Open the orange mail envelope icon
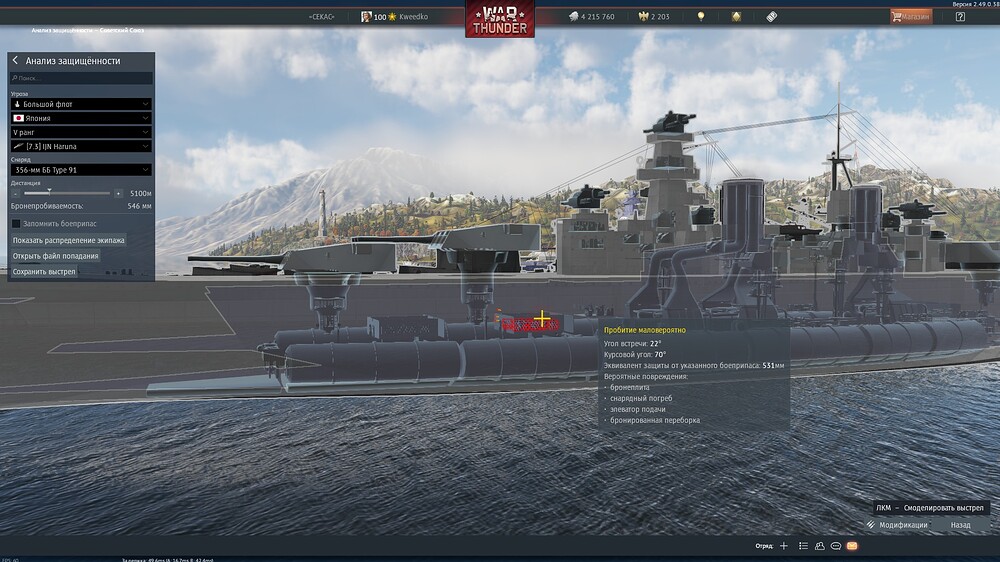1000x562 pixels. (852, 546)
